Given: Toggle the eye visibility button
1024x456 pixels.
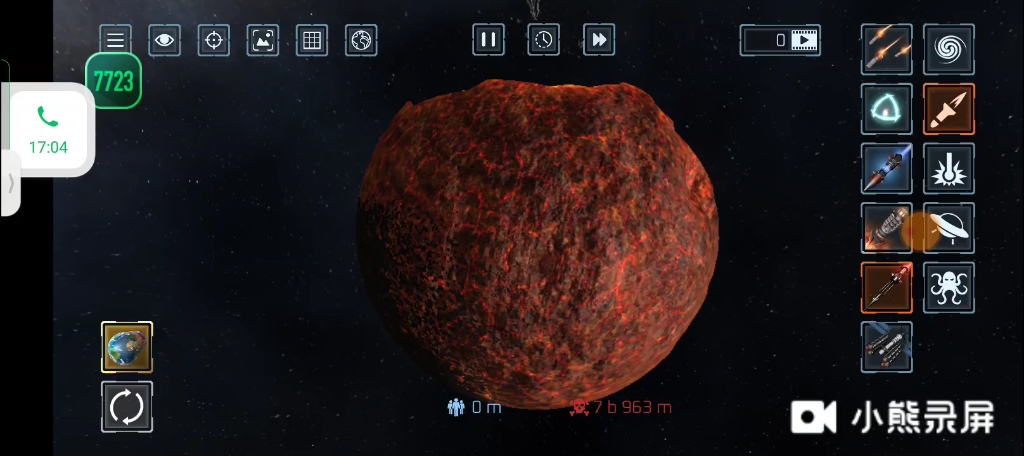Looking at the screenshot, I should 164,41.
